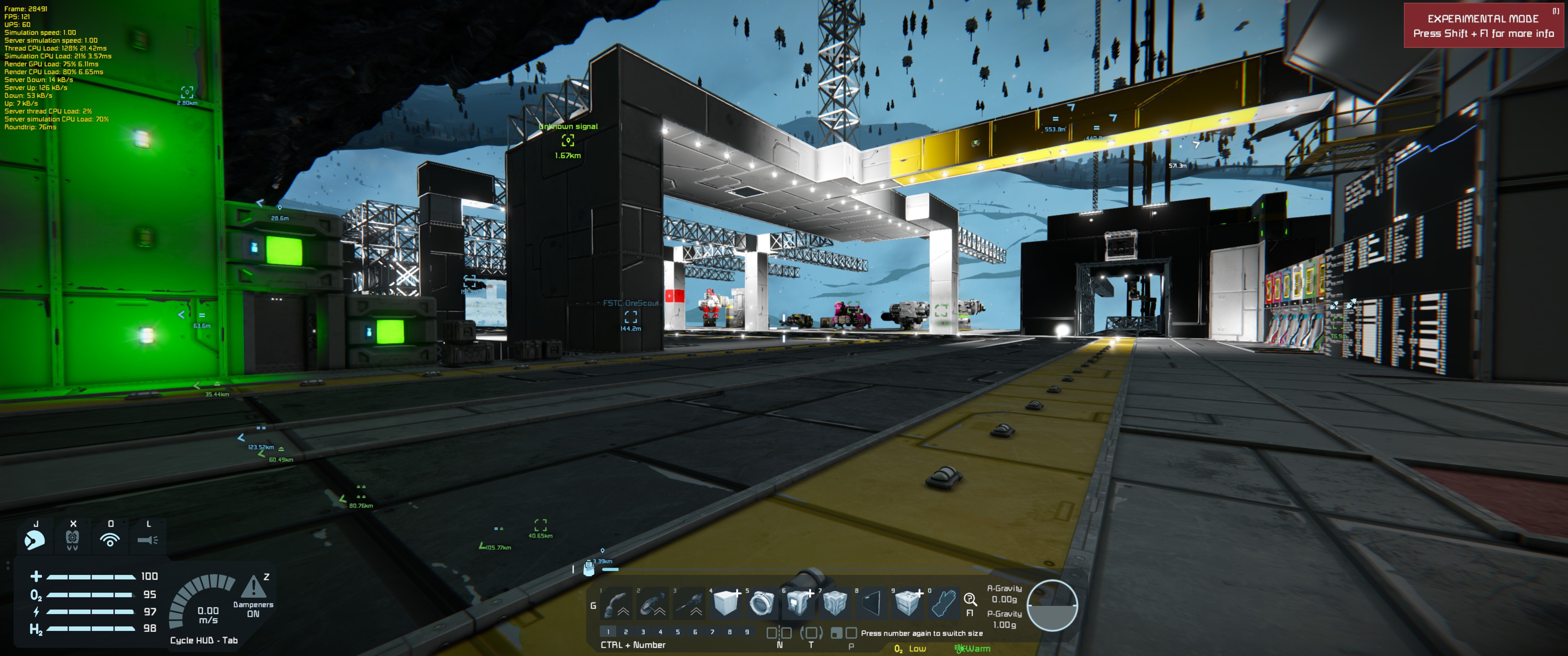1568x656 pixels.
Task: Select the window panel block slot
Action: click(x=872, y=604)
